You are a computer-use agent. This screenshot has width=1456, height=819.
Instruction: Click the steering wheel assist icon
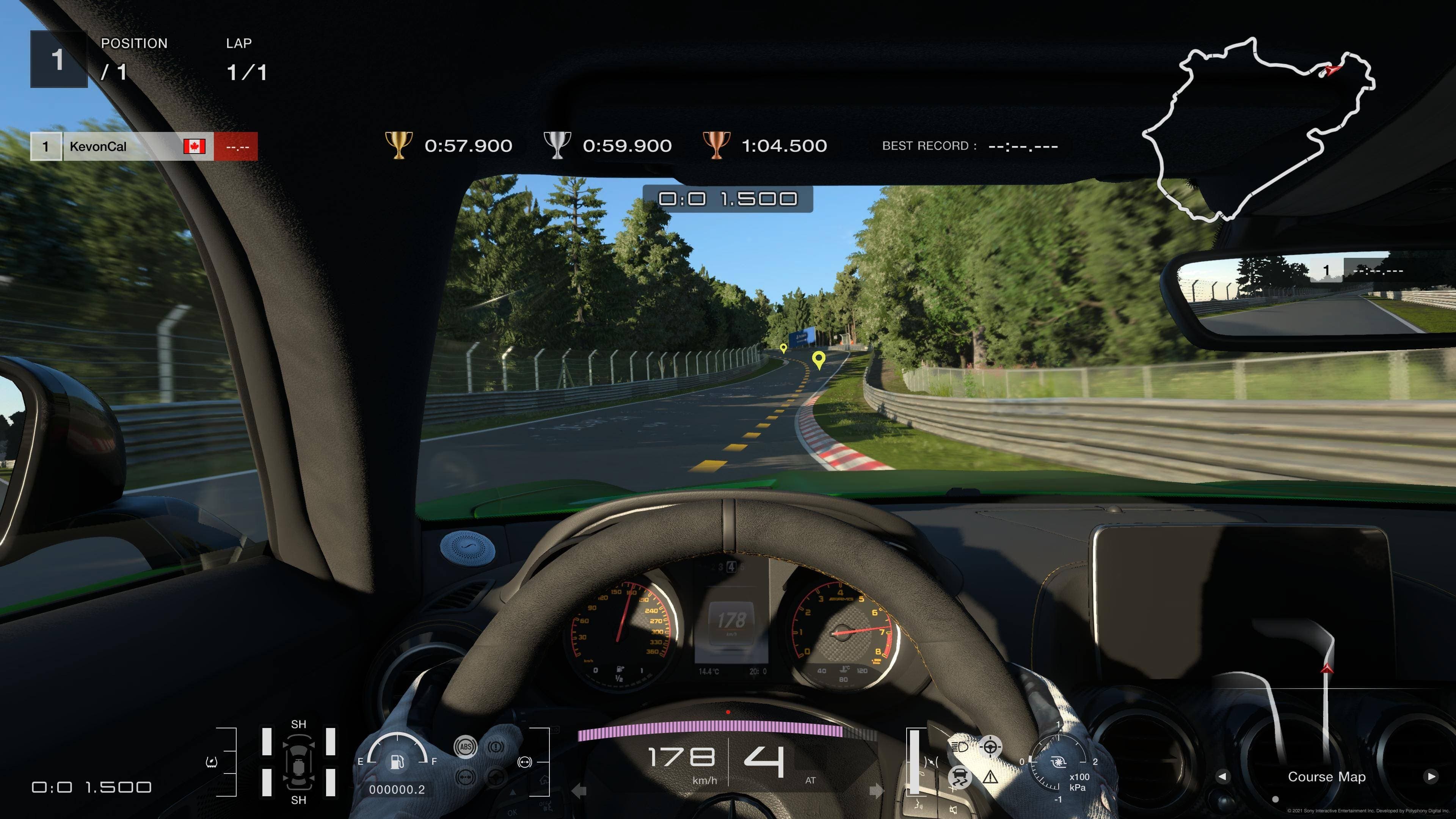tap(990, 747)
